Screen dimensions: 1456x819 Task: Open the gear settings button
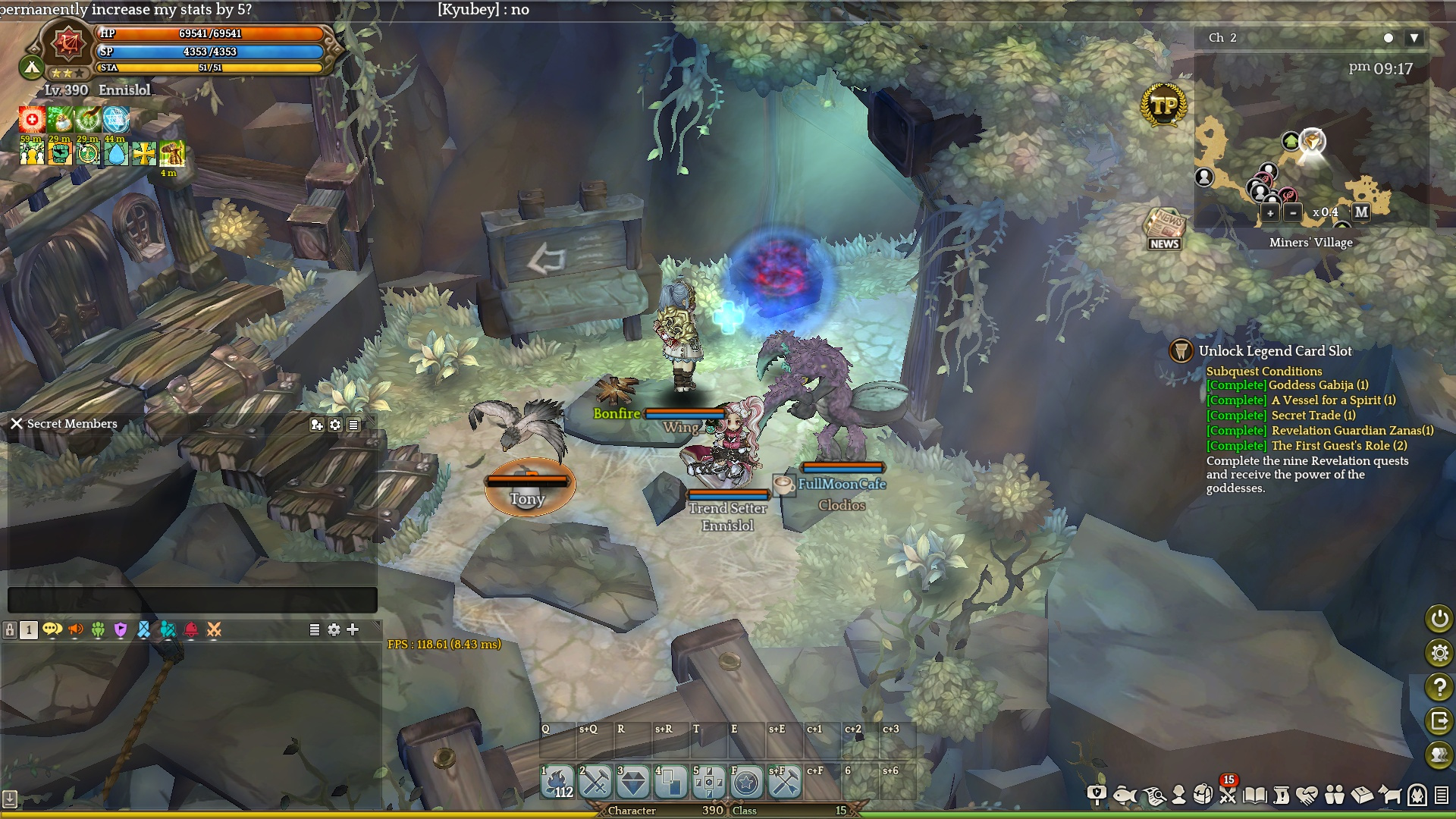[x=1439, y=653]
